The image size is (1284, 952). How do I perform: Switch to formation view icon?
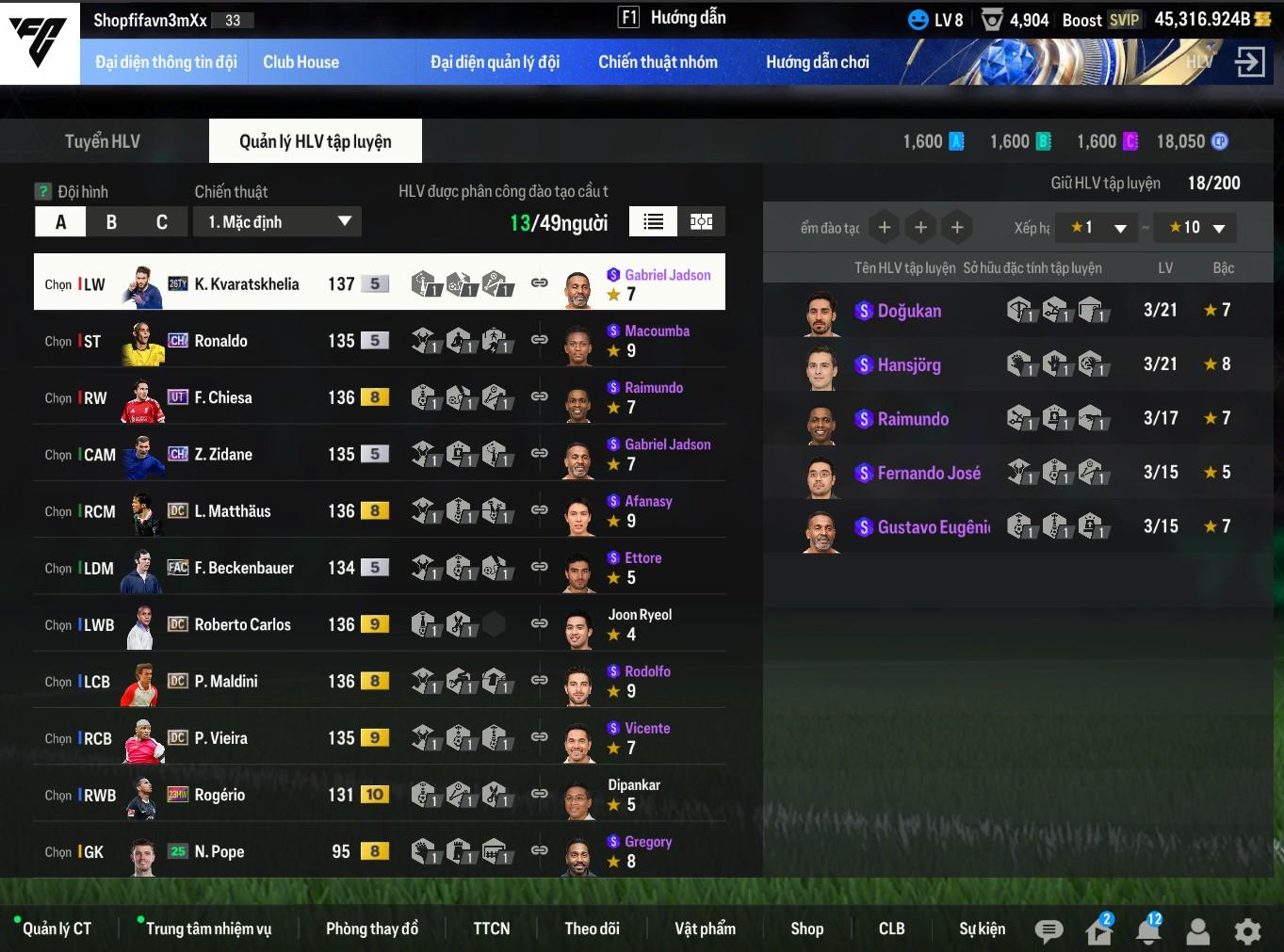[701, 221]
